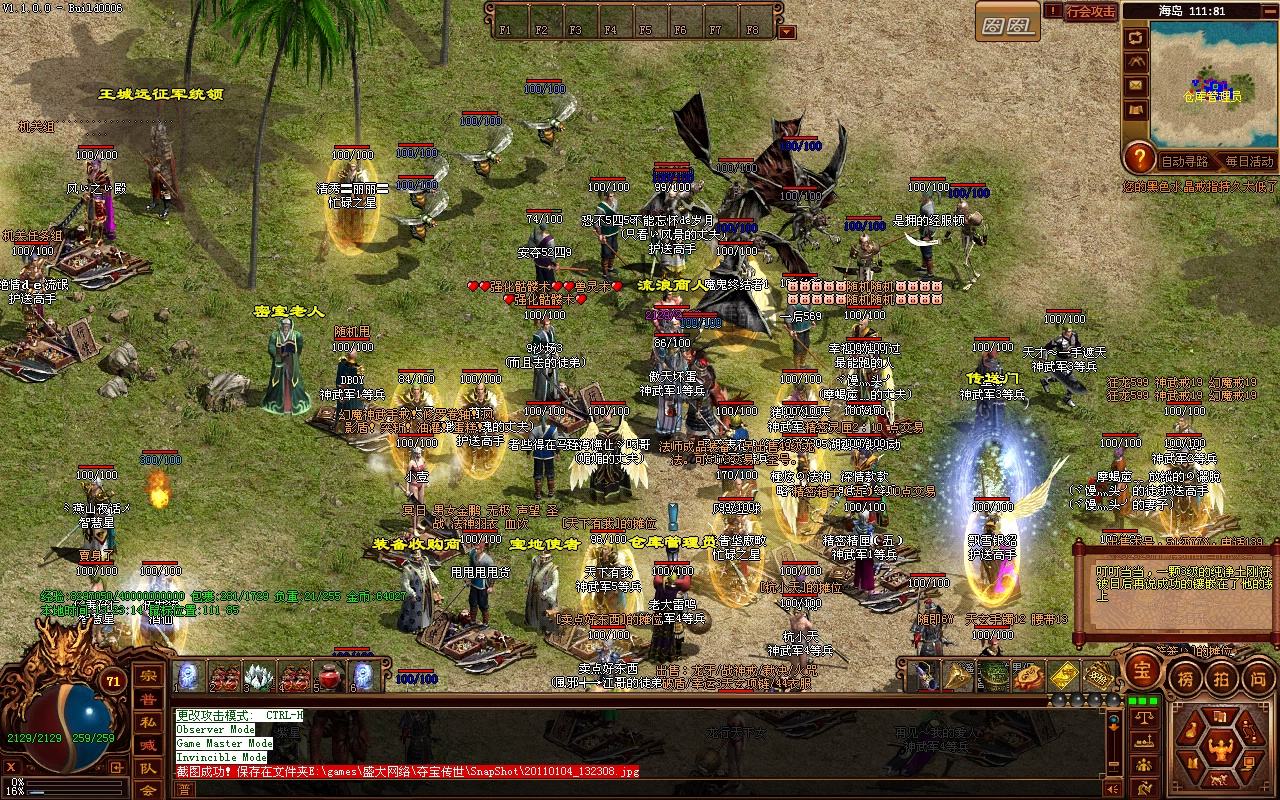Use the red potion jar in slot 5

pos(327,676)
